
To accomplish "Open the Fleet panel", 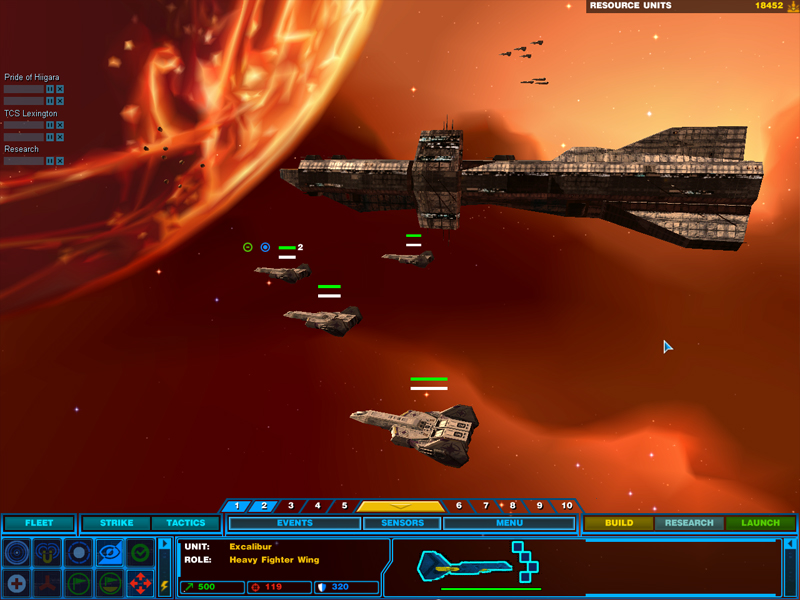I will tap(39, 523).
